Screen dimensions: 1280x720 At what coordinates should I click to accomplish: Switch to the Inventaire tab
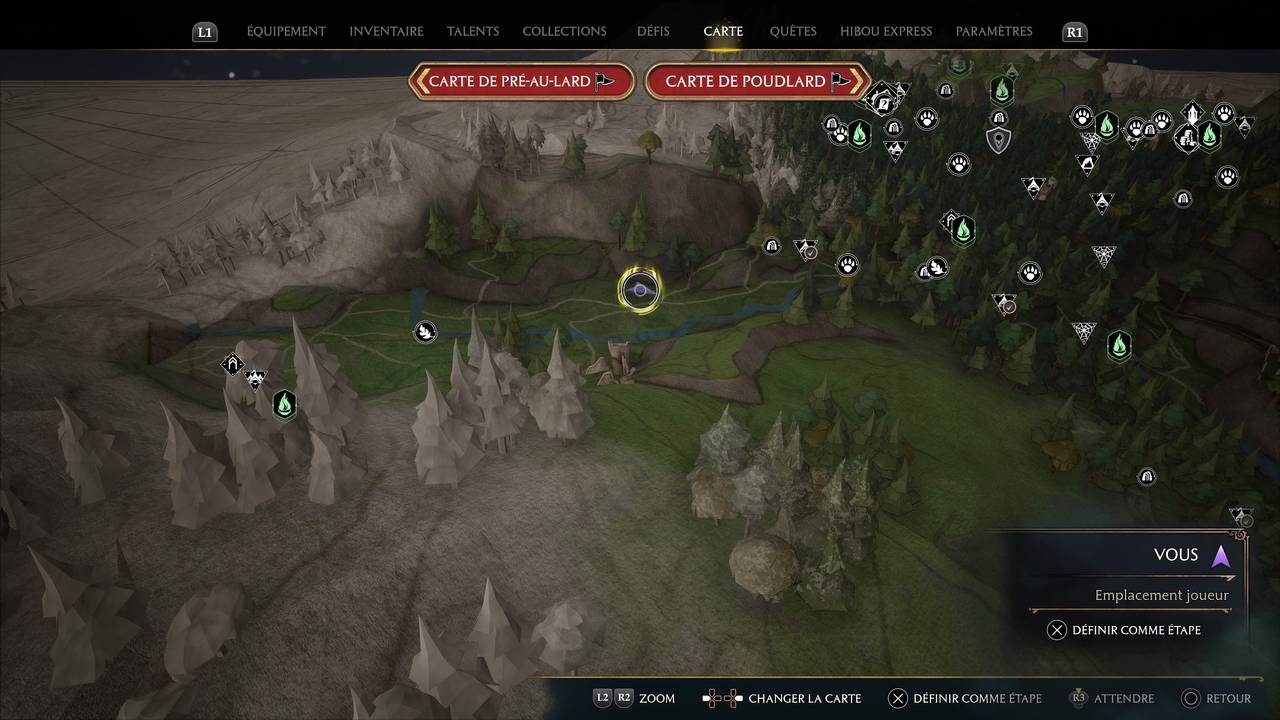coord(386,31)
